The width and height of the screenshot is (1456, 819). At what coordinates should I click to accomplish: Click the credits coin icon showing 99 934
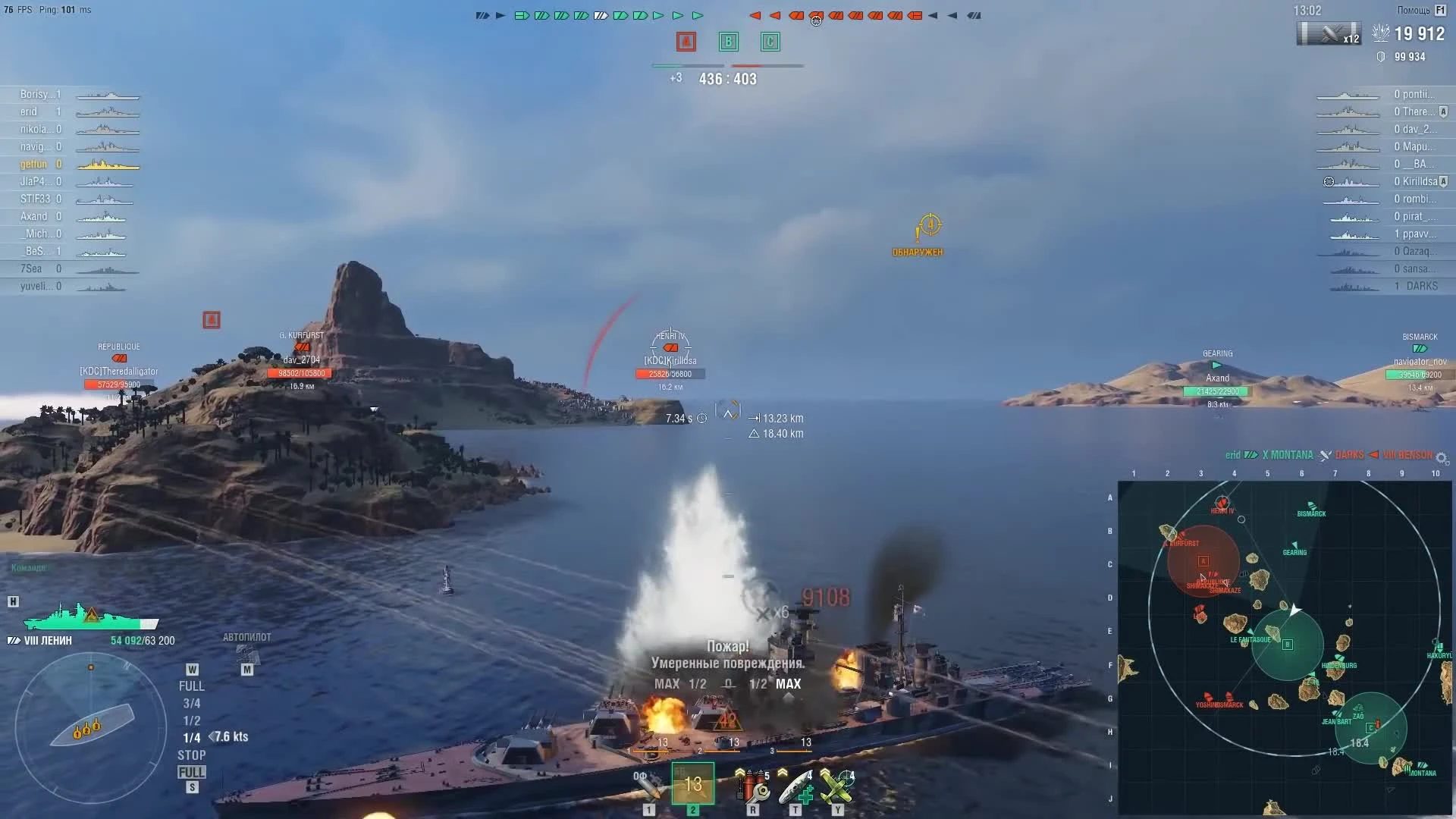tap(1382, 57)
